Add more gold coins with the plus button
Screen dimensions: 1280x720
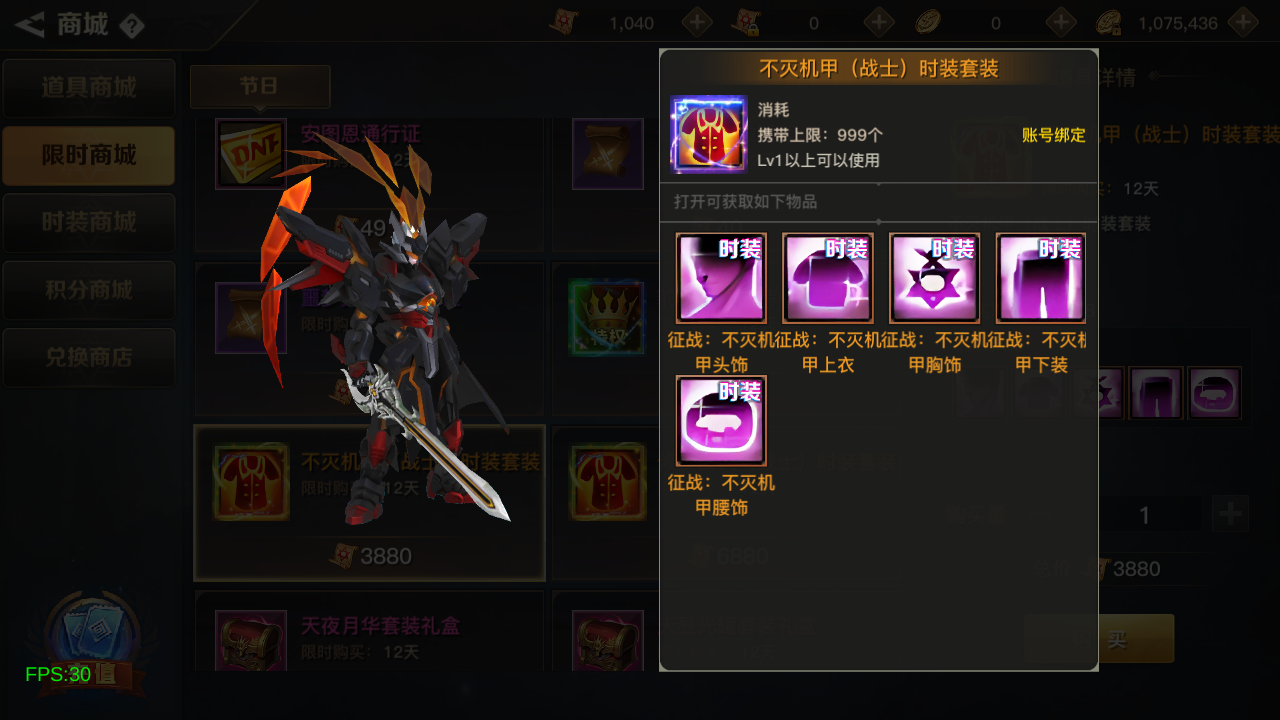[1243, 22]
